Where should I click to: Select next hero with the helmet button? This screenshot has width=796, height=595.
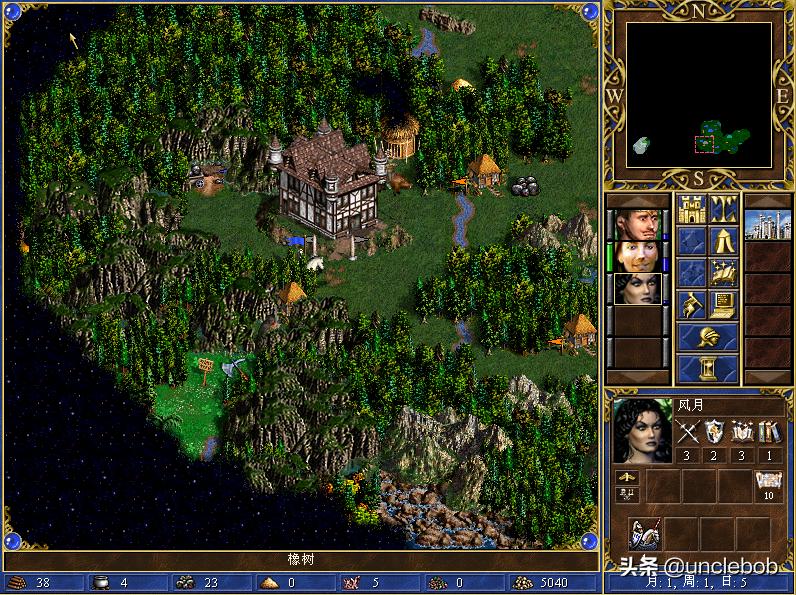pos(707,337)
